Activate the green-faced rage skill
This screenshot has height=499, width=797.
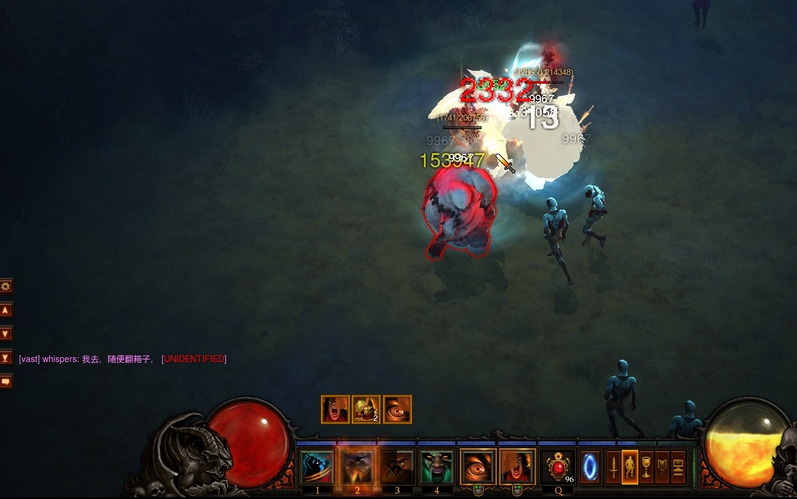[x=437, y=466]
